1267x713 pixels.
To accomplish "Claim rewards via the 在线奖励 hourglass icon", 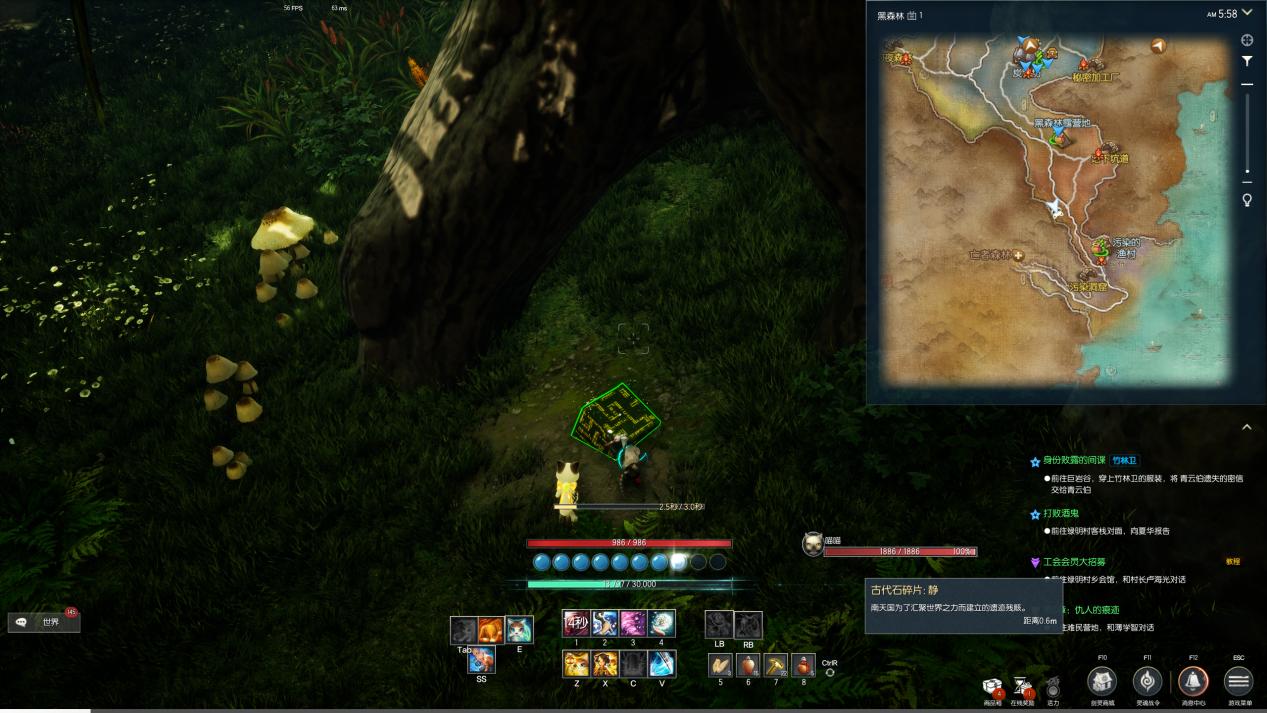I will pos(1022,686).
